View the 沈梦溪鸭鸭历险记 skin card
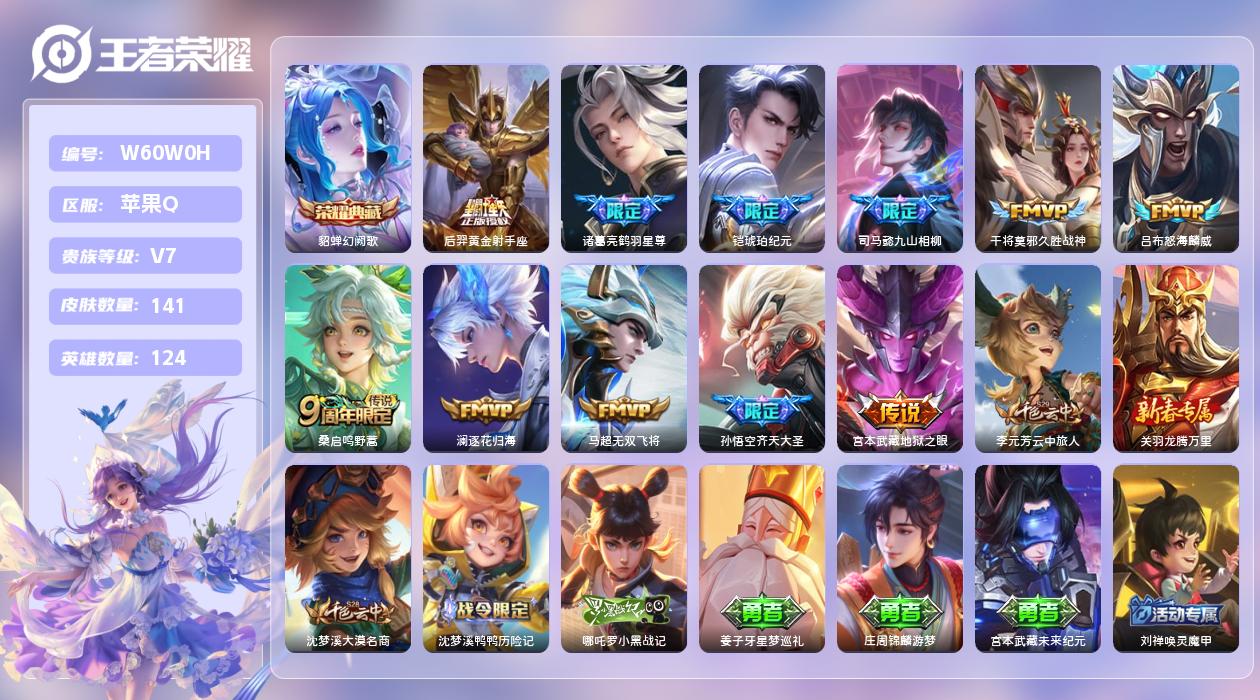This screenshot has height=700, width=1260. 486,558
